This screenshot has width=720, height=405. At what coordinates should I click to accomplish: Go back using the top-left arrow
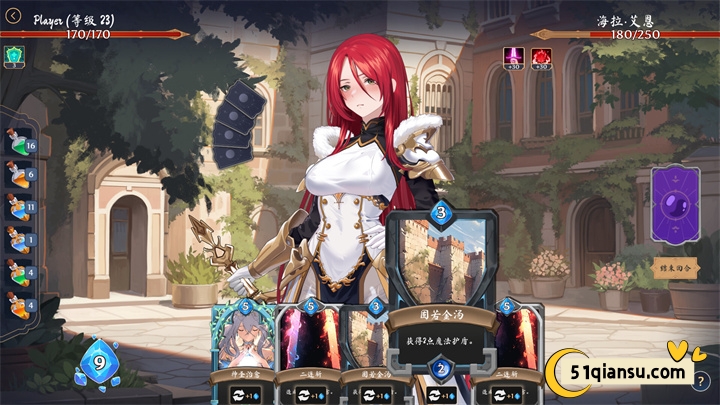pos(13,15)
